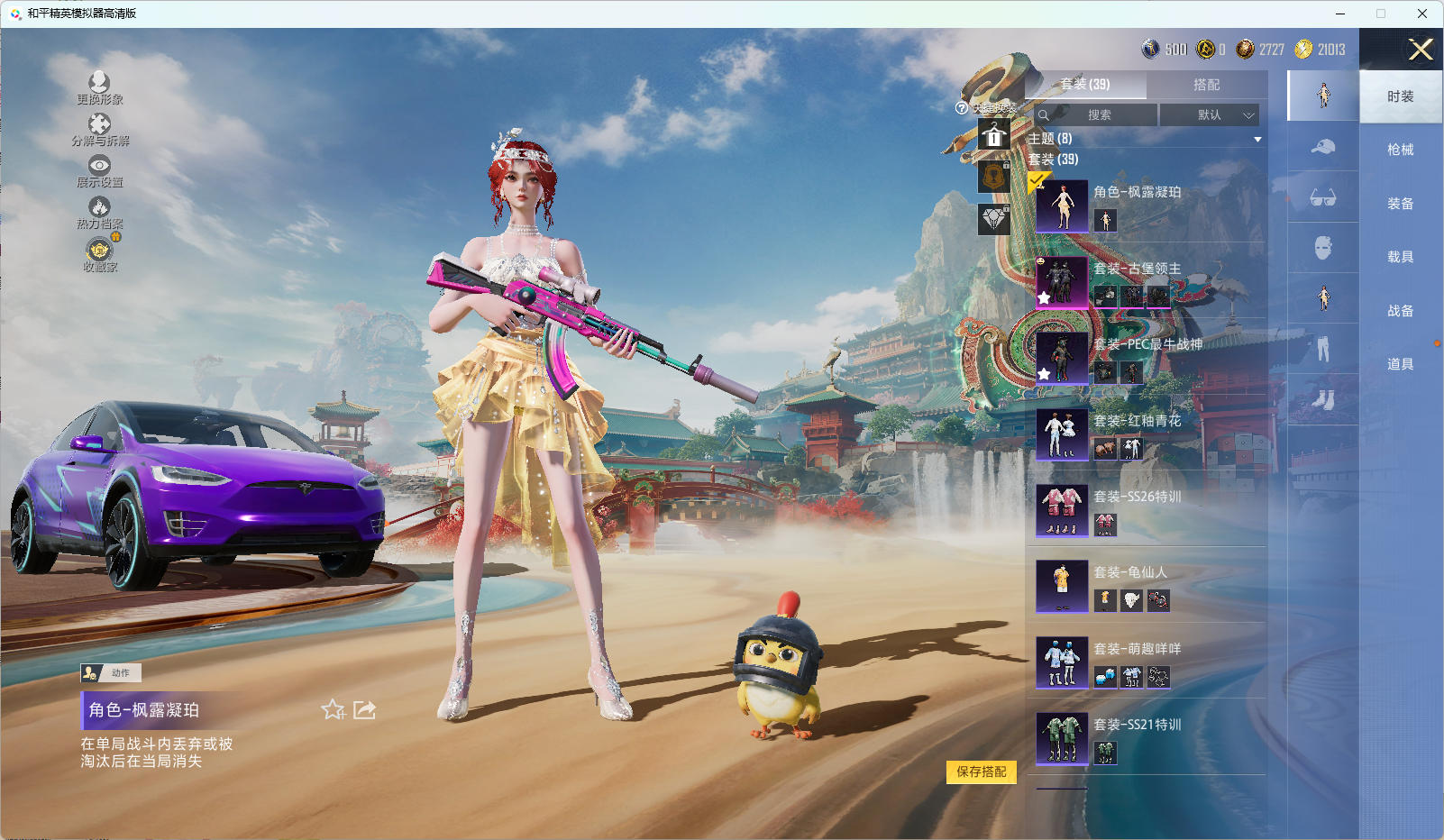The width and height of the screenshot is (1444, 840).
Task: Minimize the emulator window
Action: 1340,14
